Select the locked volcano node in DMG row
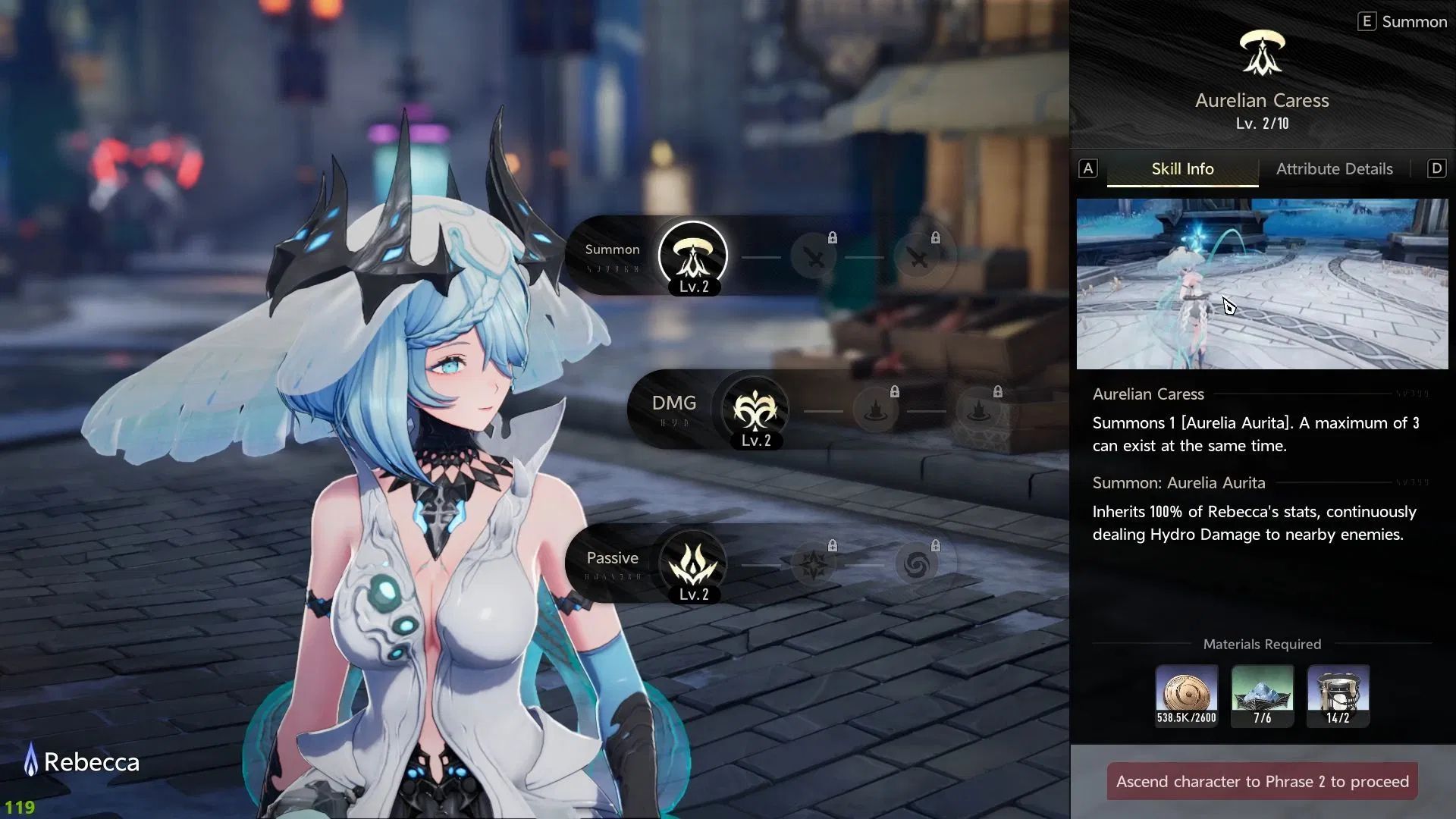The image size is (1456, 819). pyautogui.click(x=876, y=410)
